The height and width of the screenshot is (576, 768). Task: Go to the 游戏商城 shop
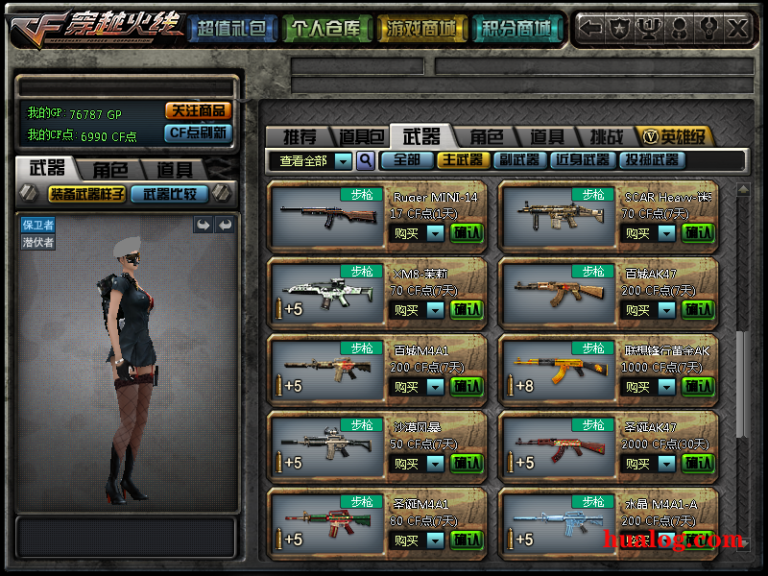point(420,28)
